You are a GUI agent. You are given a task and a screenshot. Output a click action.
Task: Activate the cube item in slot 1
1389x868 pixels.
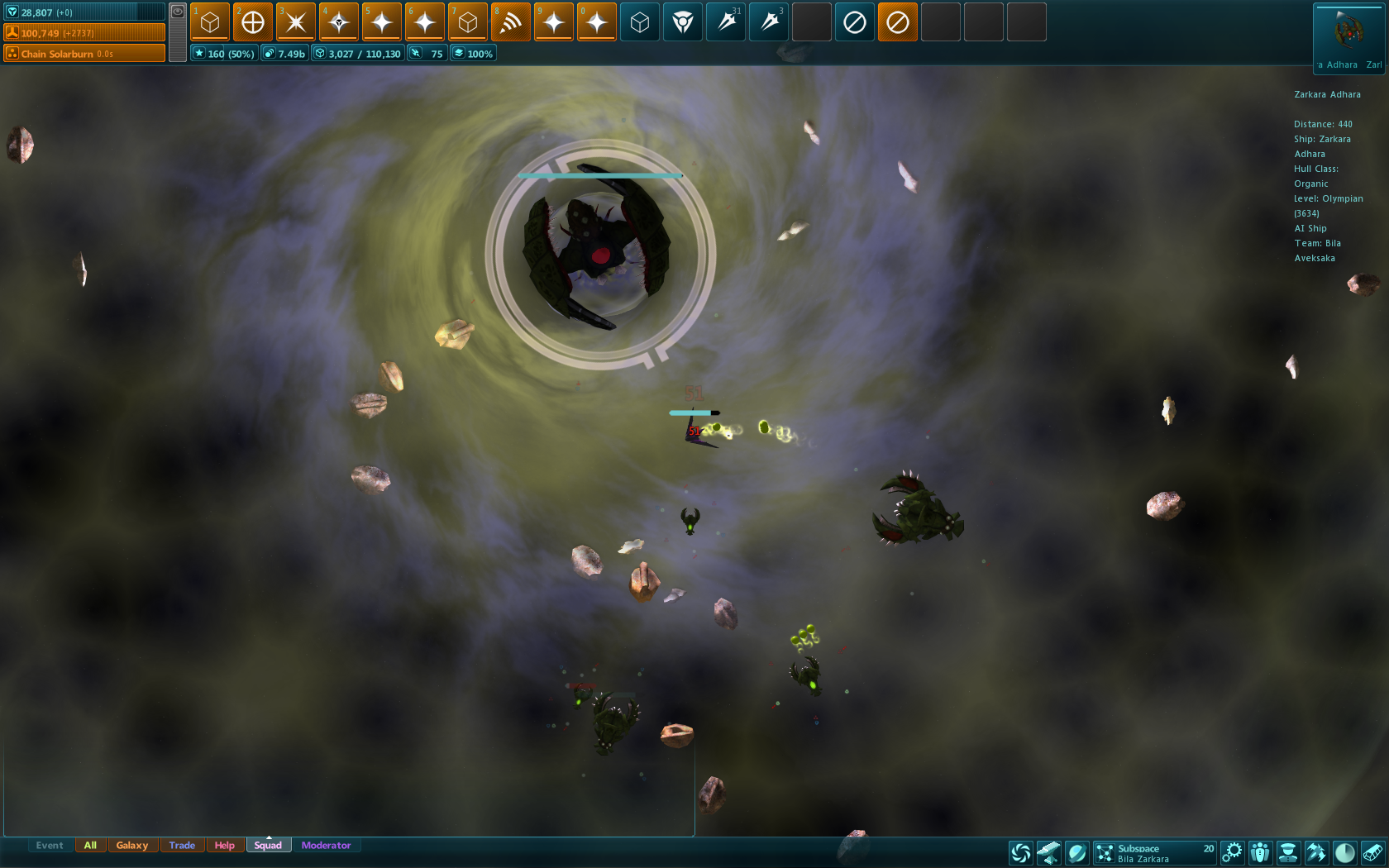click(210, 22)
